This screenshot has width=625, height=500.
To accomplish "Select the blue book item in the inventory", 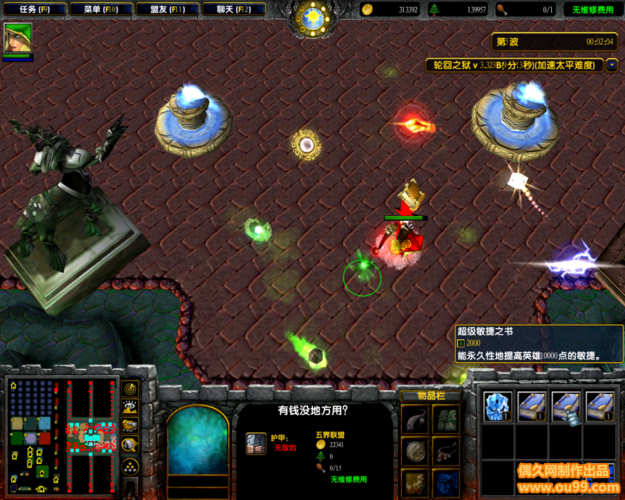I will [x=446, y=483].
